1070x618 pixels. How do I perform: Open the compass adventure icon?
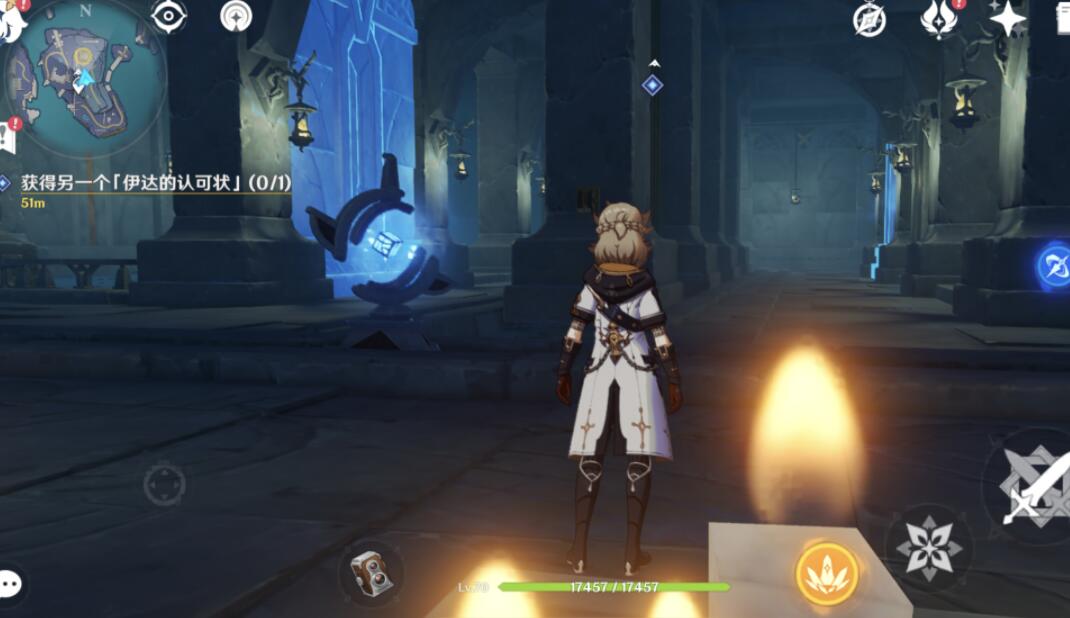click(x=869, y=19)
